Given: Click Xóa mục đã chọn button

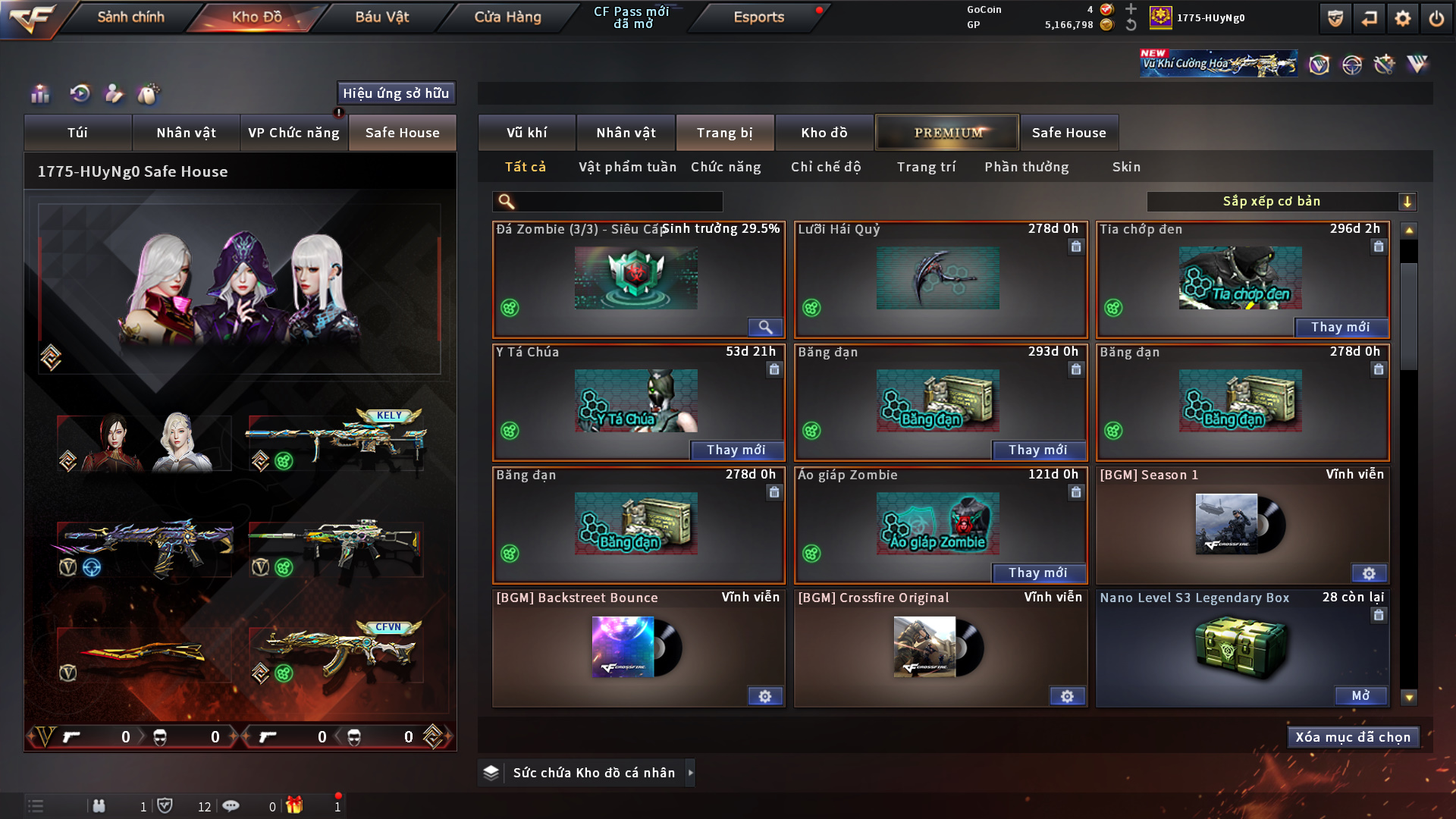Looking at the screenshot, I should point(1352,737).
